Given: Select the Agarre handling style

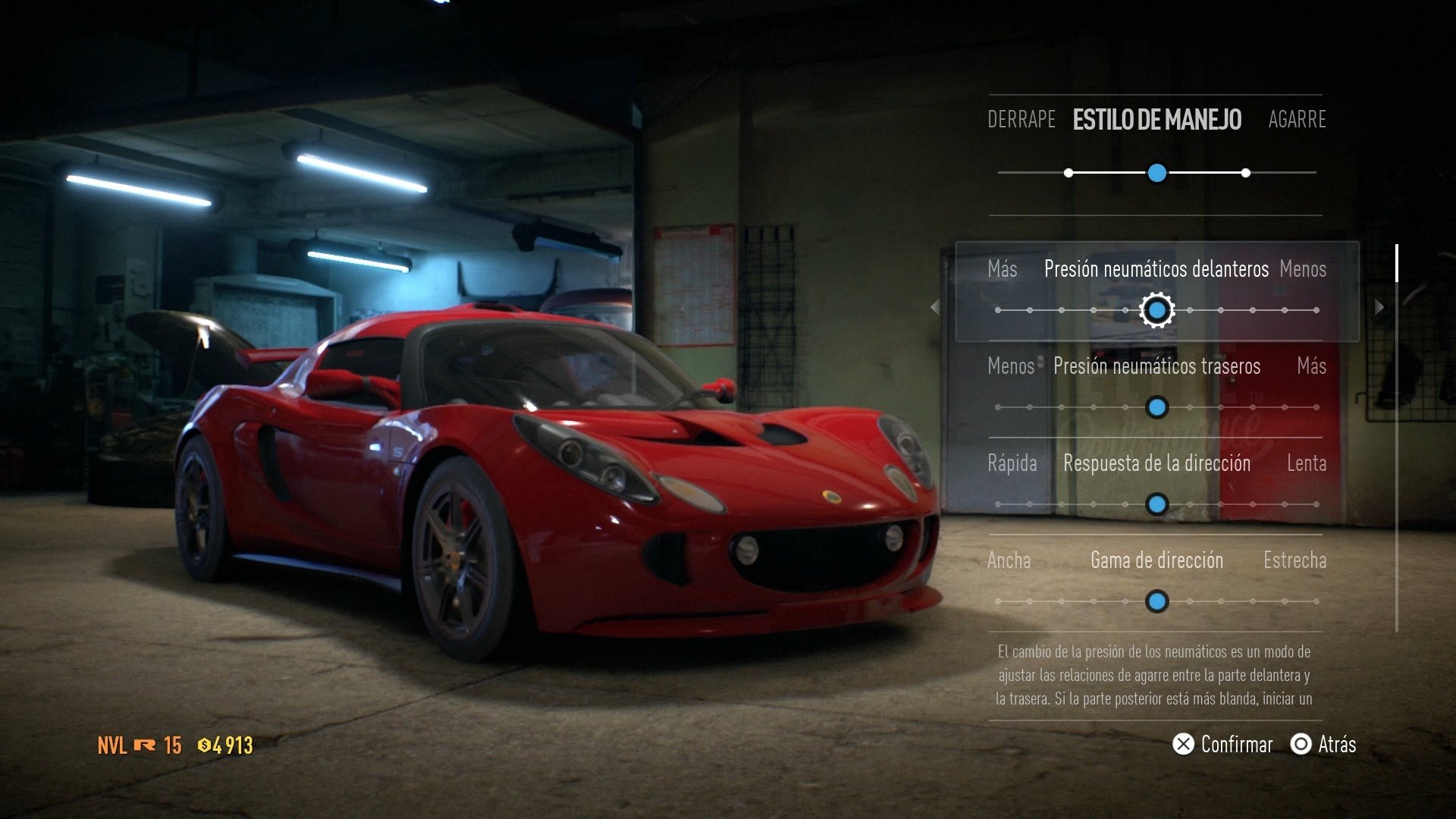Looking at the screenshot, I should pos(1297,120).
